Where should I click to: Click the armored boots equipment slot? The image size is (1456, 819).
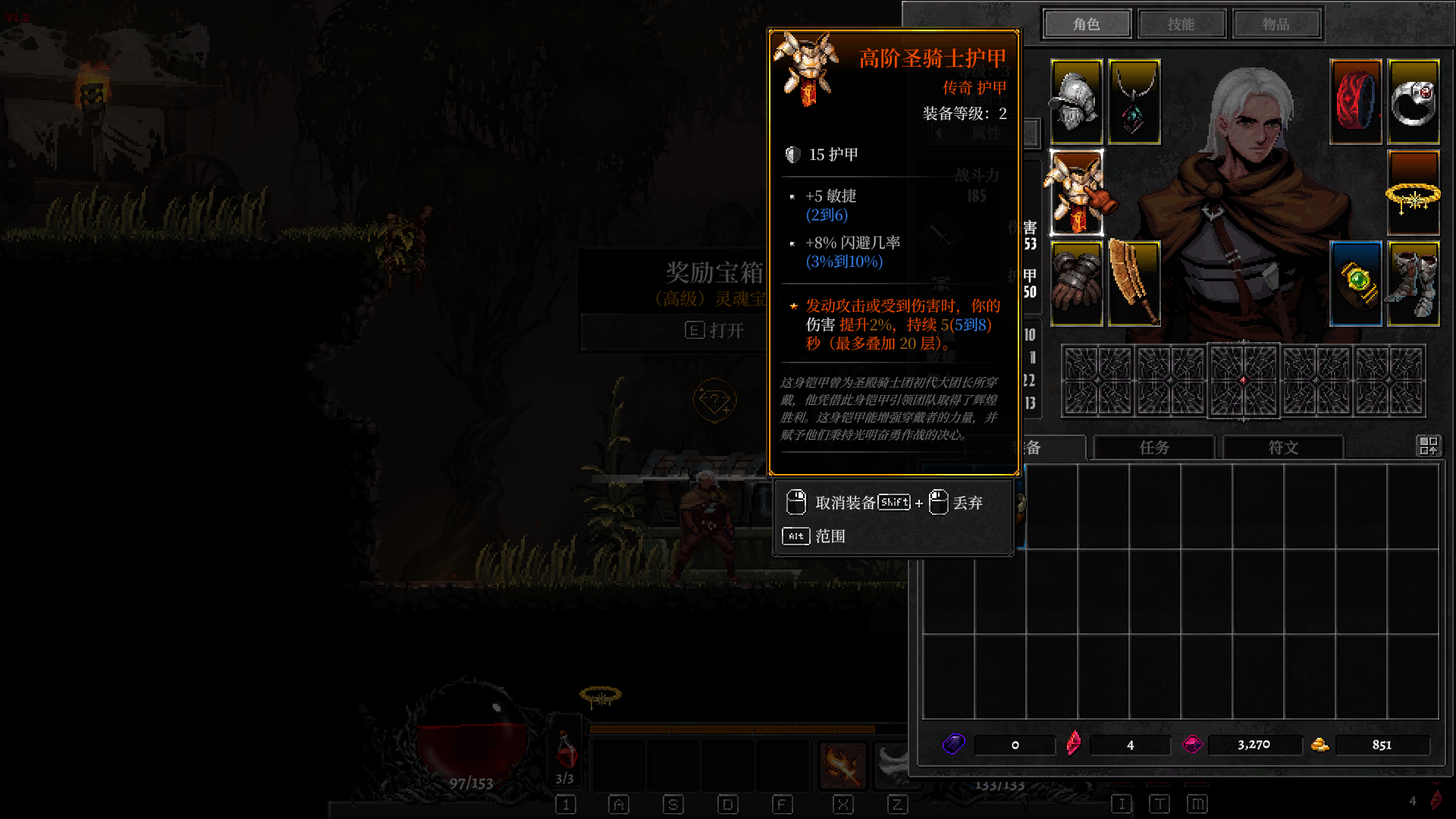[1413, 282]
